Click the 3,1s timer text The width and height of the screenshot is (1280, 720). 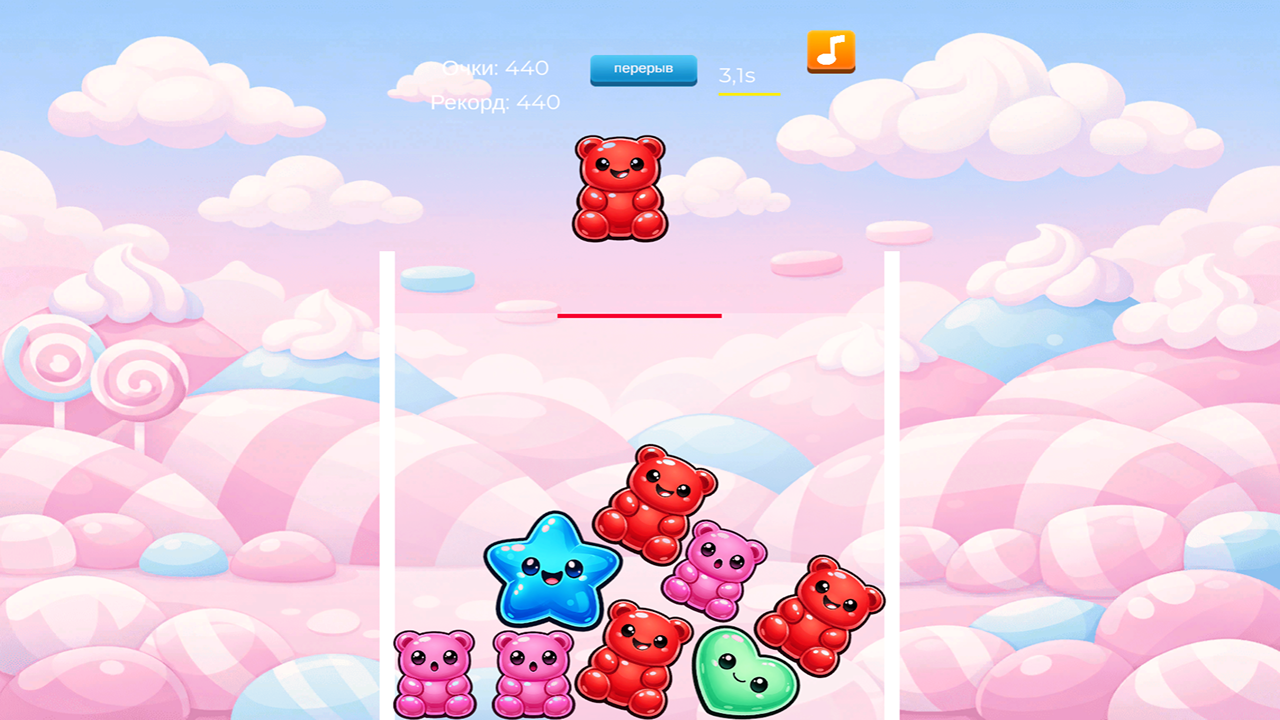[x=737, y=73]
